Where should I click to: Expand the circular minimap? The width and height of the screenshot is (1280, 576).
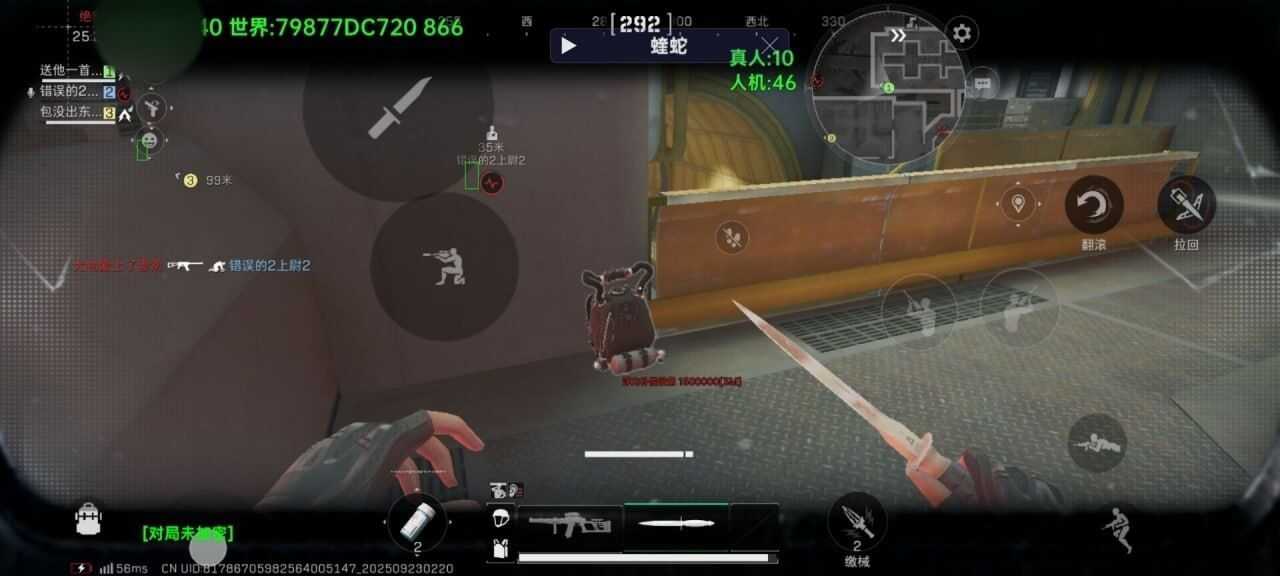886,90
